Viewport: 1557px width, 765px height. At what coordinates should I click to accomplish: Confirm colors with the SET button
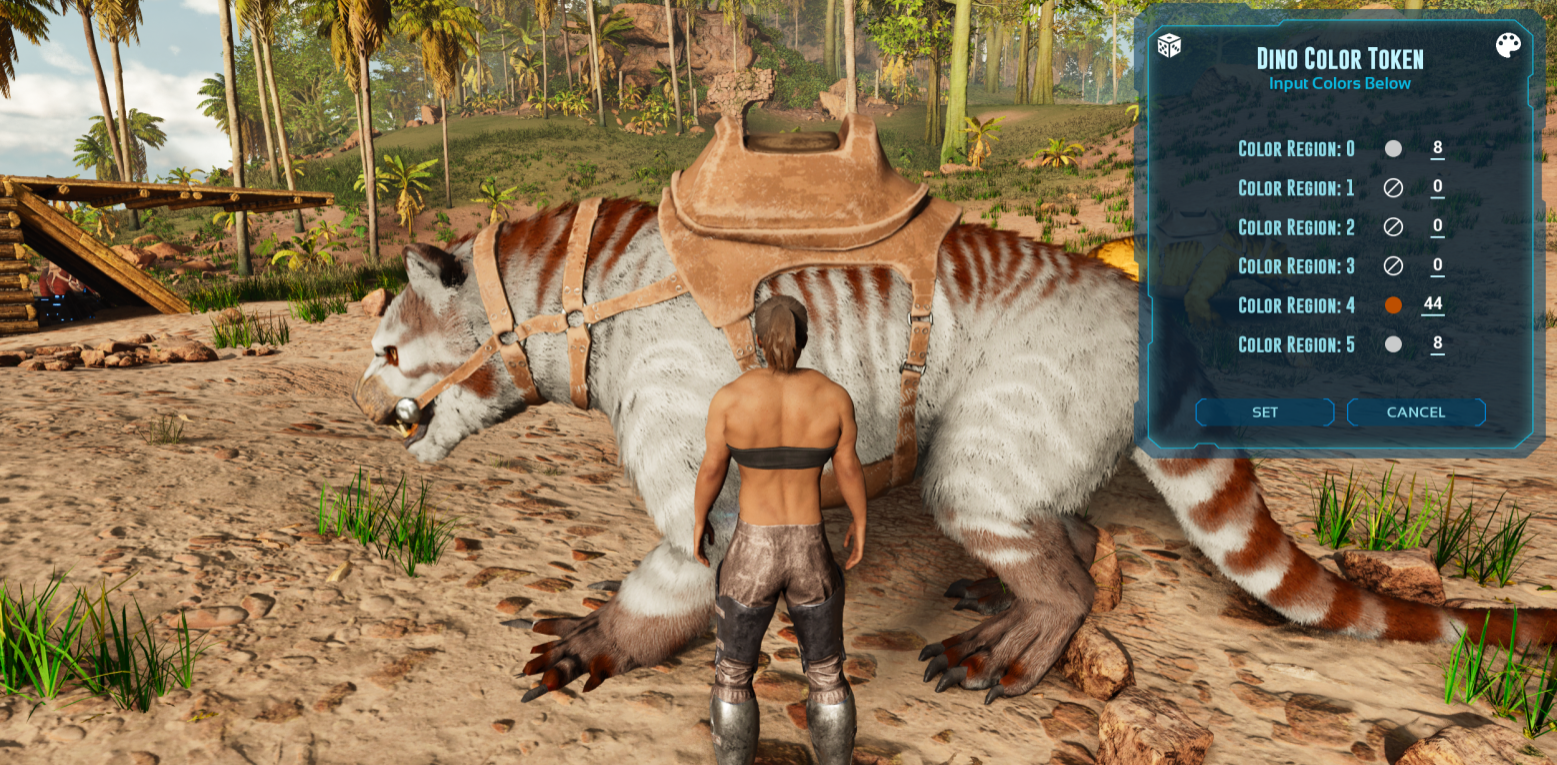1265,412
